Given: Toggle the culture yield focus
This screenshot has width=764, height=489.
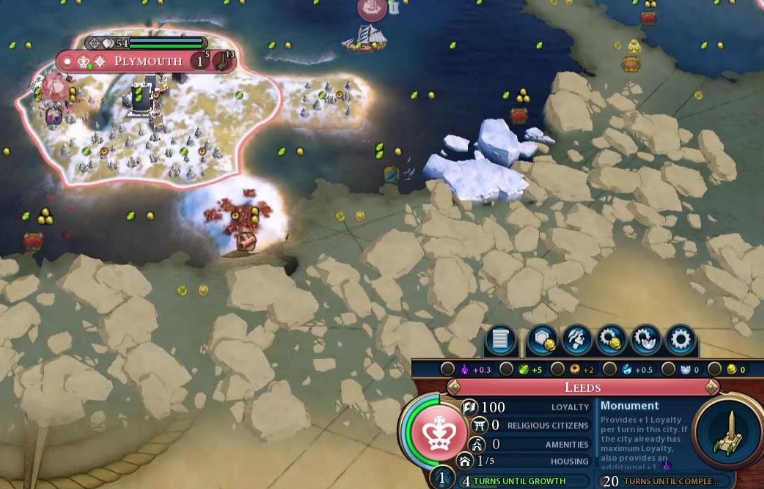Looking at the screenshot, I should pos(449,369).
